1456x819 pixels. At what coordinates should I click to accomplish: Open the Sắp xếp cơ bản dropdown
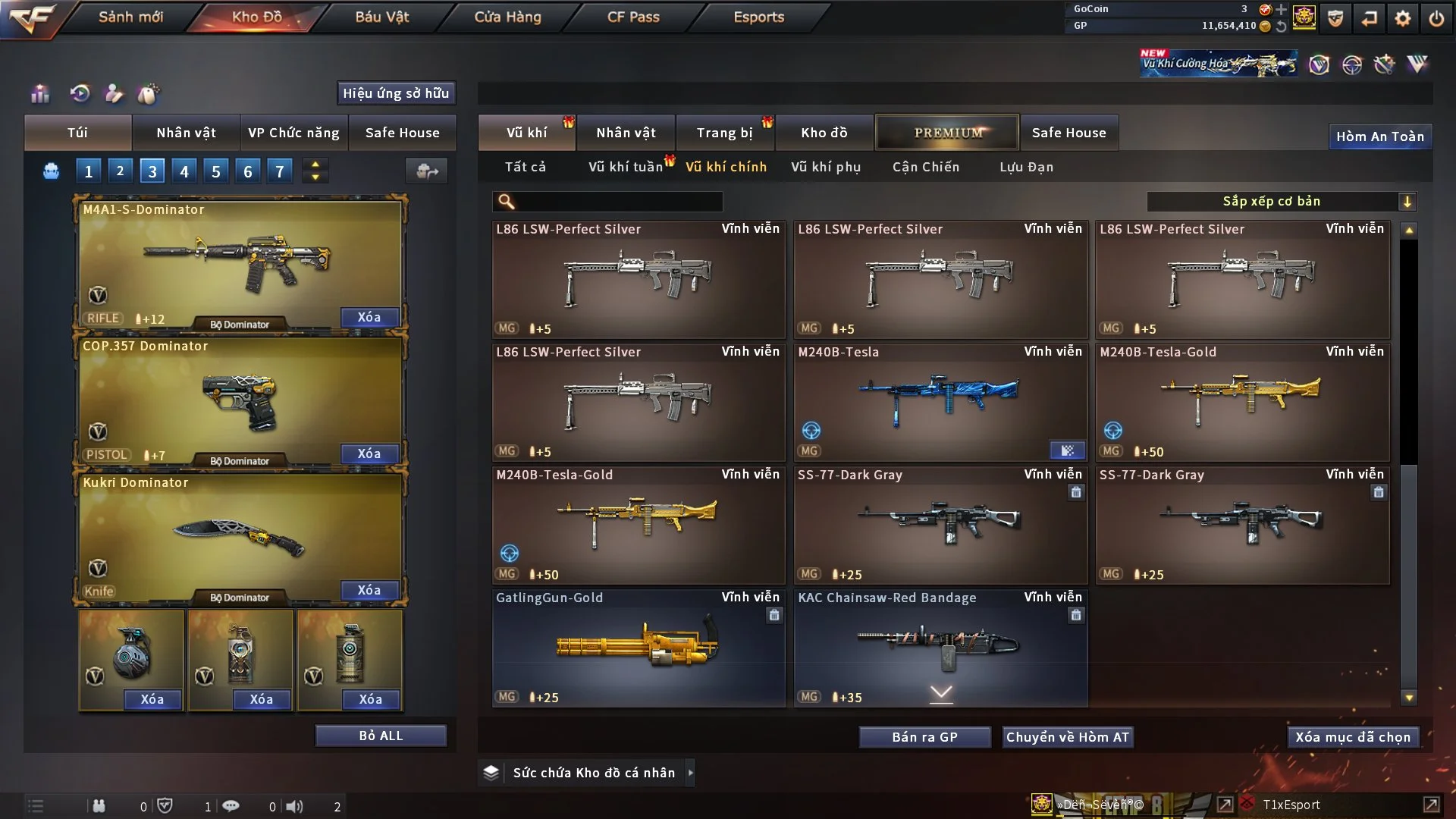[x=1281, y=201]
